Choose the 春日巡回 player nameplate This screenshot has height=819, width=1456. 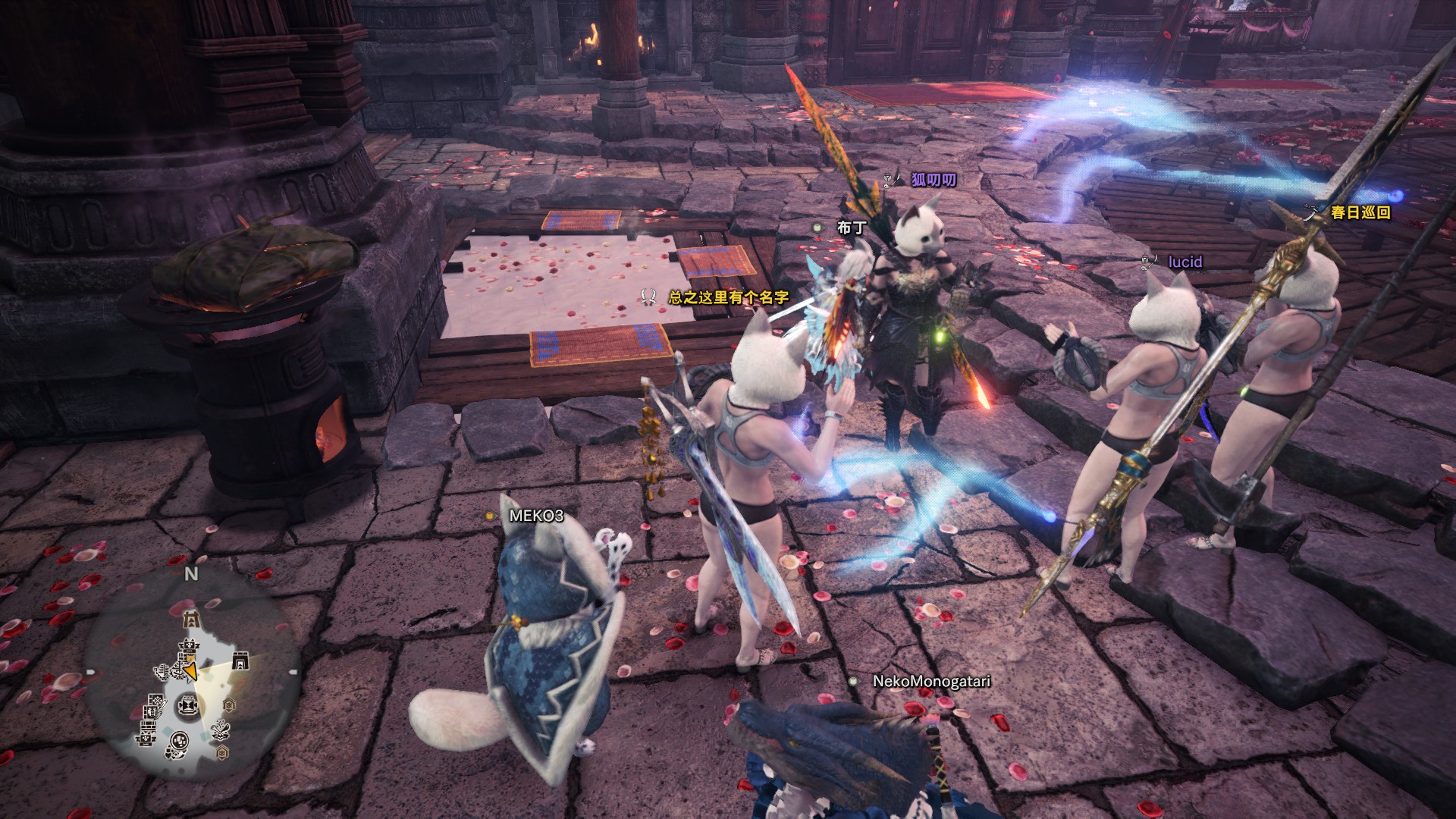(1360, 213)
